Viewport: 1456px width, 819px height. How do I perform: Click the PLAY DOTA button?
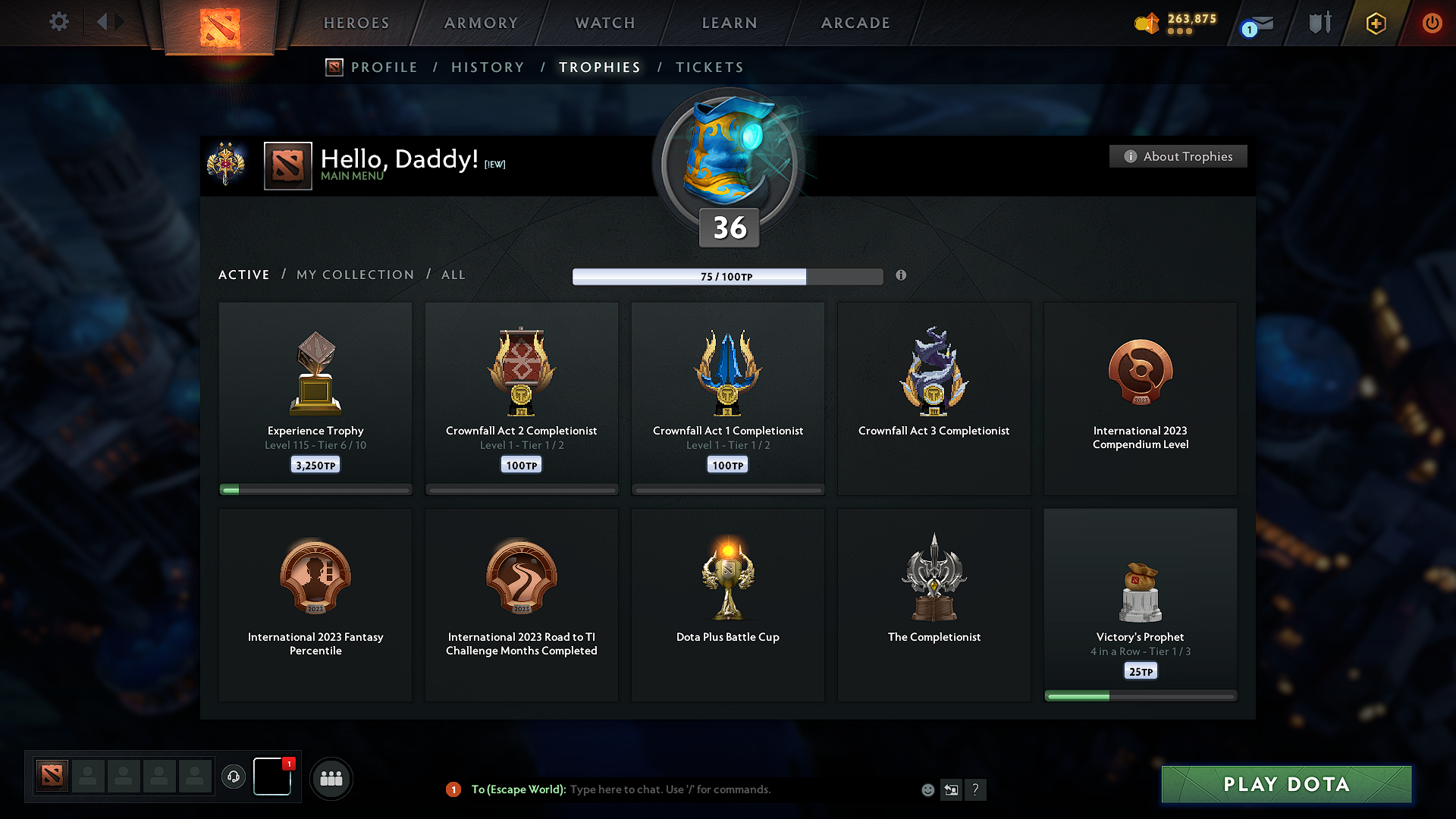(x=1285, y=785)
